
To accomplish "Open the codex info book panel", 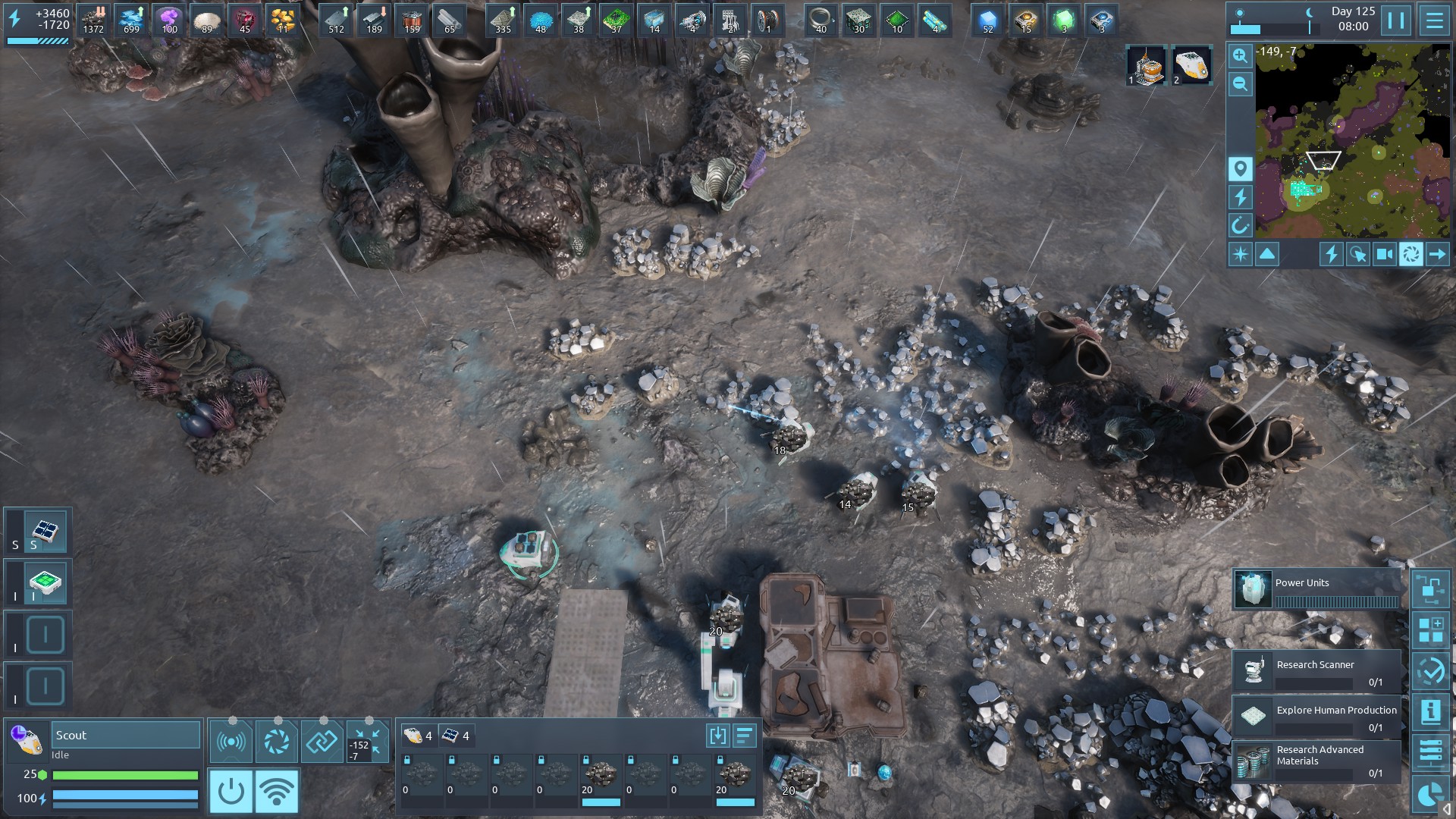I will click(x=1431, y=711).
